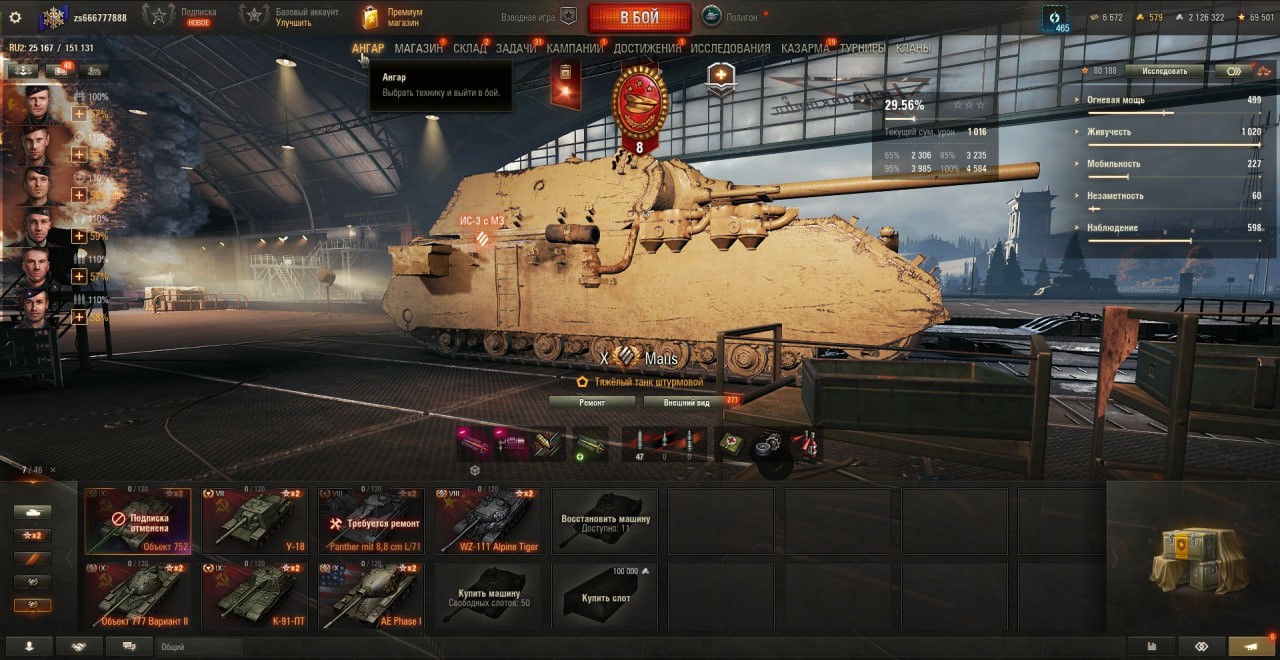Open the settings gear icon

(15, 16)
